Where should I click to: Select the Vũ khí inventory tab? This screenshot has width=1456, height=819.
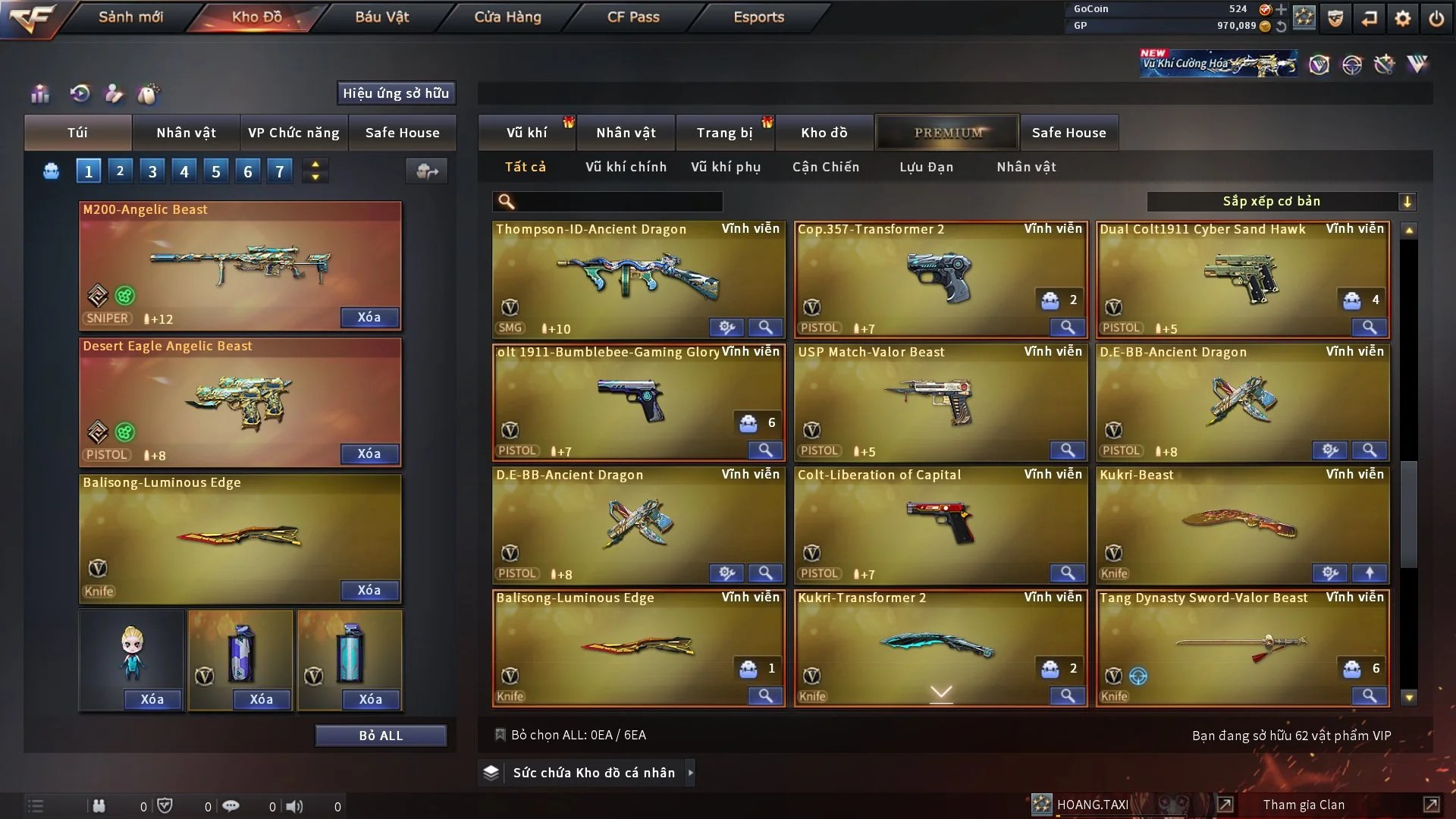(x=526, y=133)
